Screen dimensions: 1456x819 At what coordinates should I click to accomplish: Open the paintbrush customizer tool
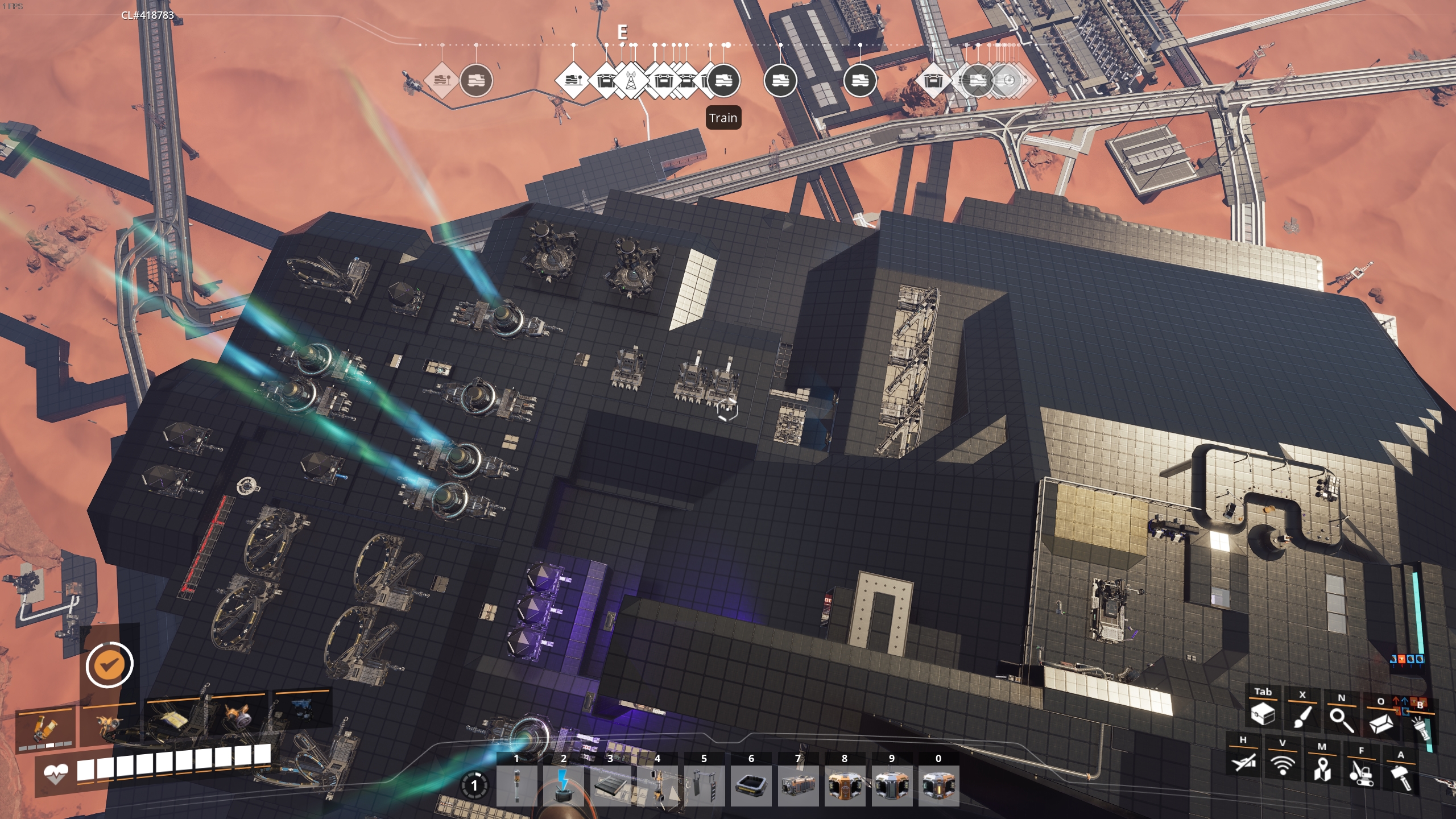click(1302, 715)
